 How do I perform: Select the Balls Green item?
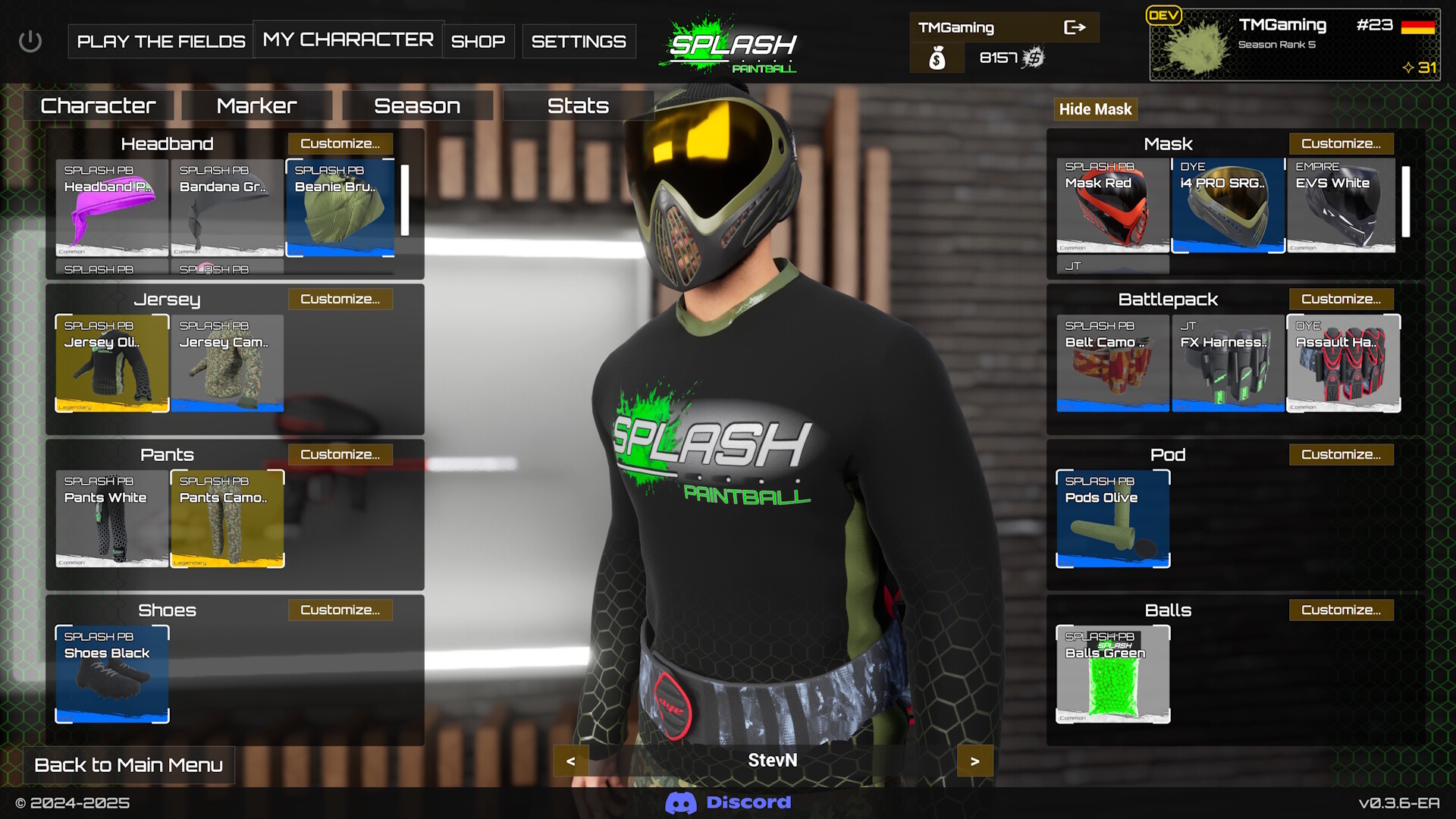click(x=1112, y=673)
